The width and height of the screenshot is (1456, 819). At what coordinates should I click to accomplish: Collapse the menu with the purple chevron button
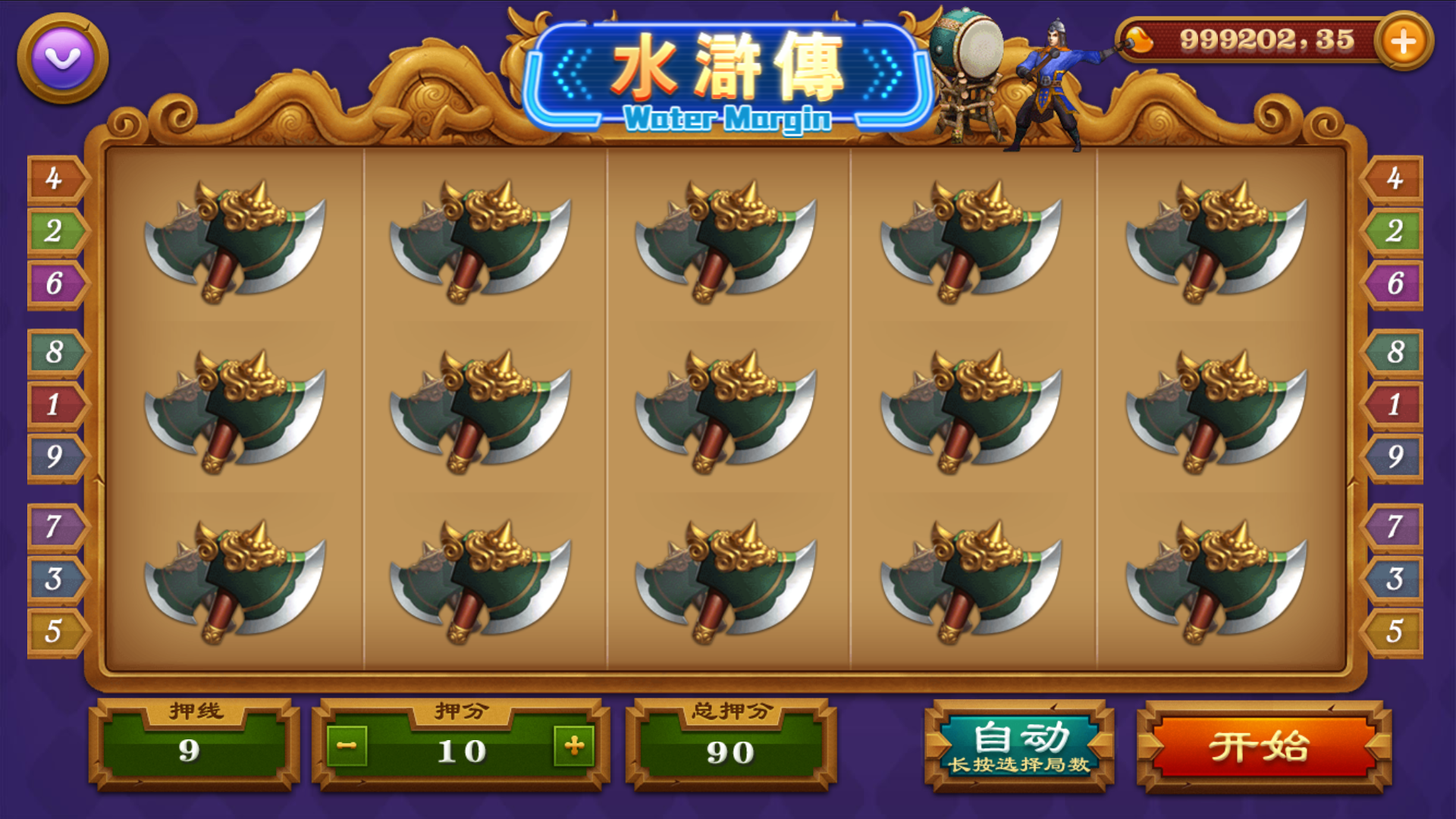click(x=61, y=57)
